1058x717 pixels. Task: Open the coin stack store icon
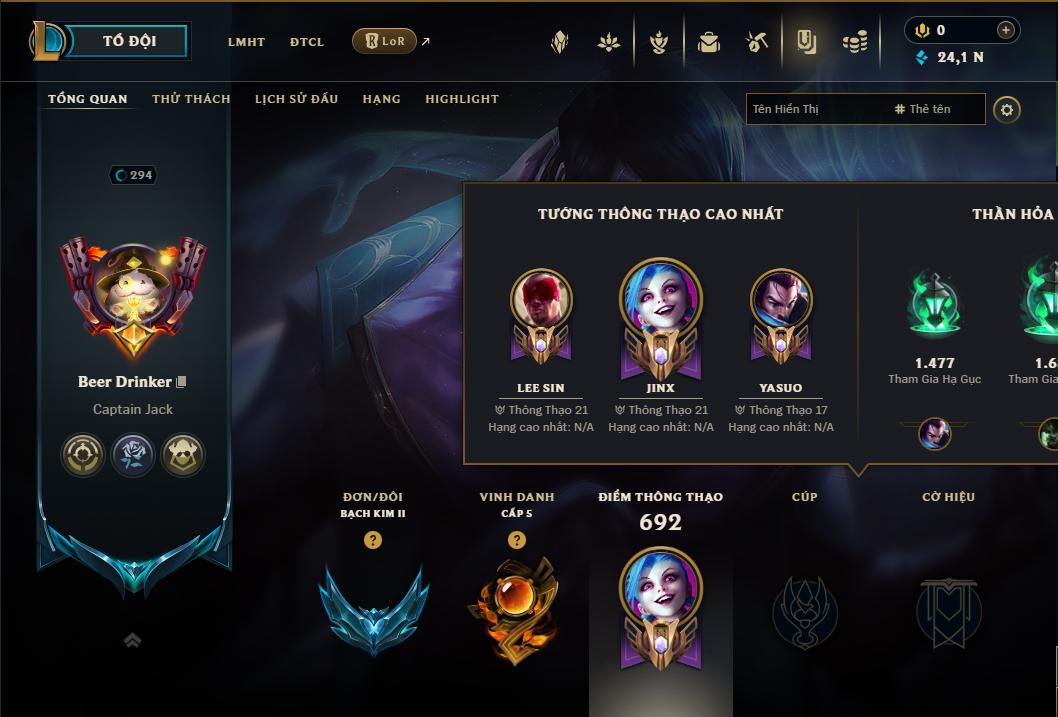(854, 42)
